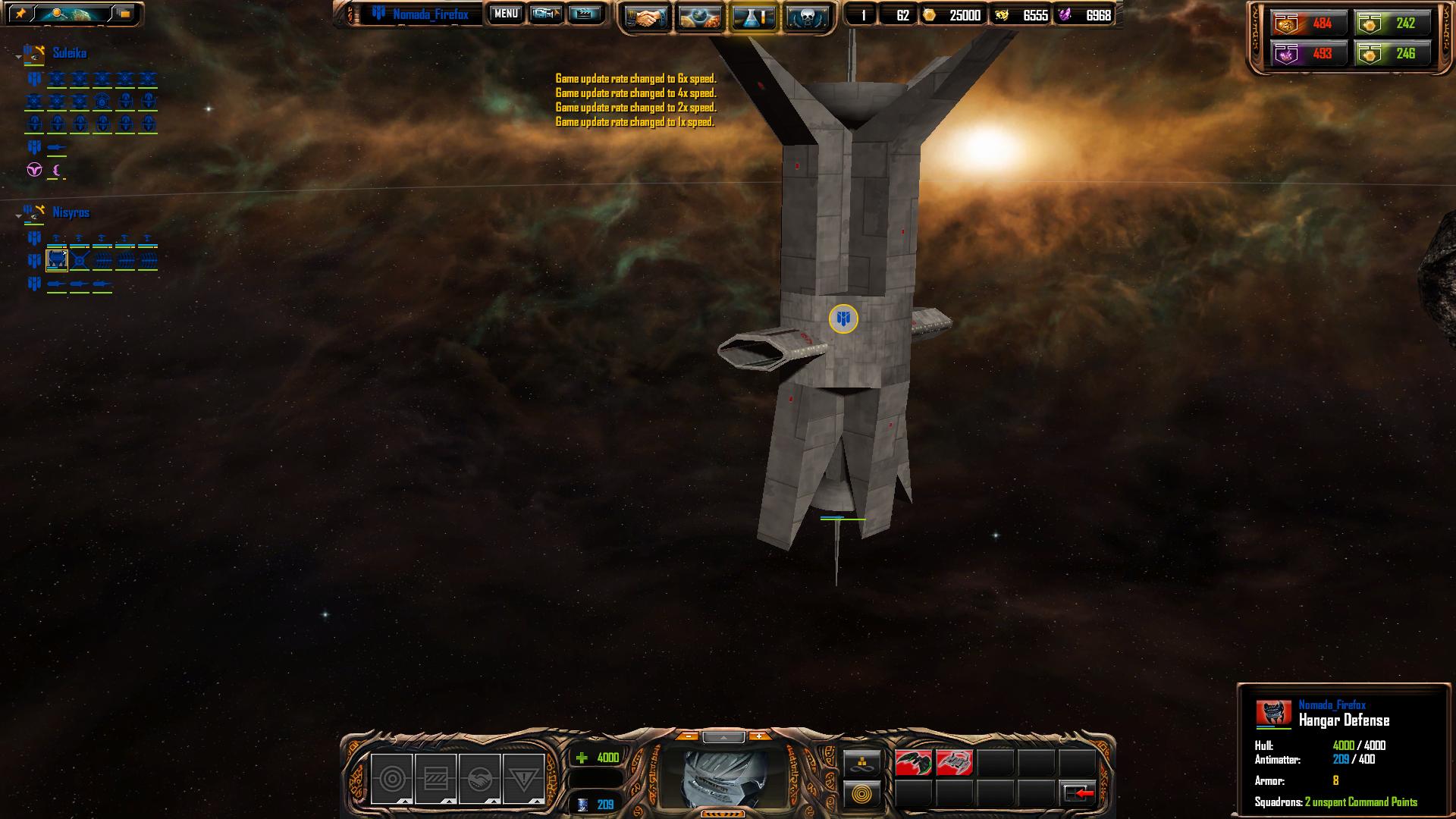Zoom in with the plus button

pyautogui.click(x=758, y=736)
